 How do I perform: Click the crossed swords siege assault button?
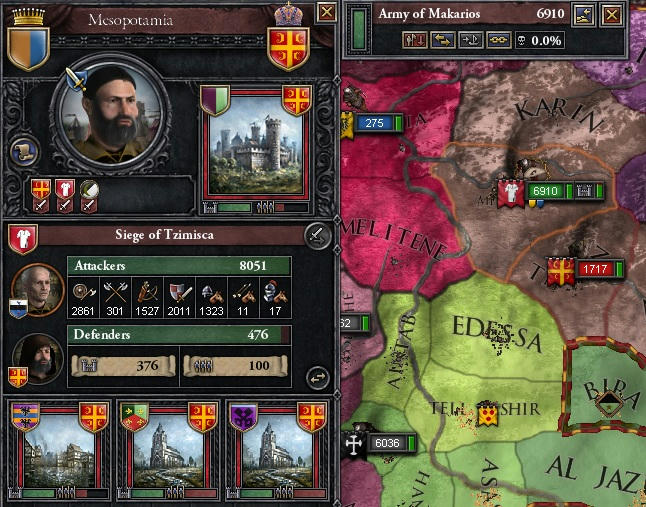[317, 236]
